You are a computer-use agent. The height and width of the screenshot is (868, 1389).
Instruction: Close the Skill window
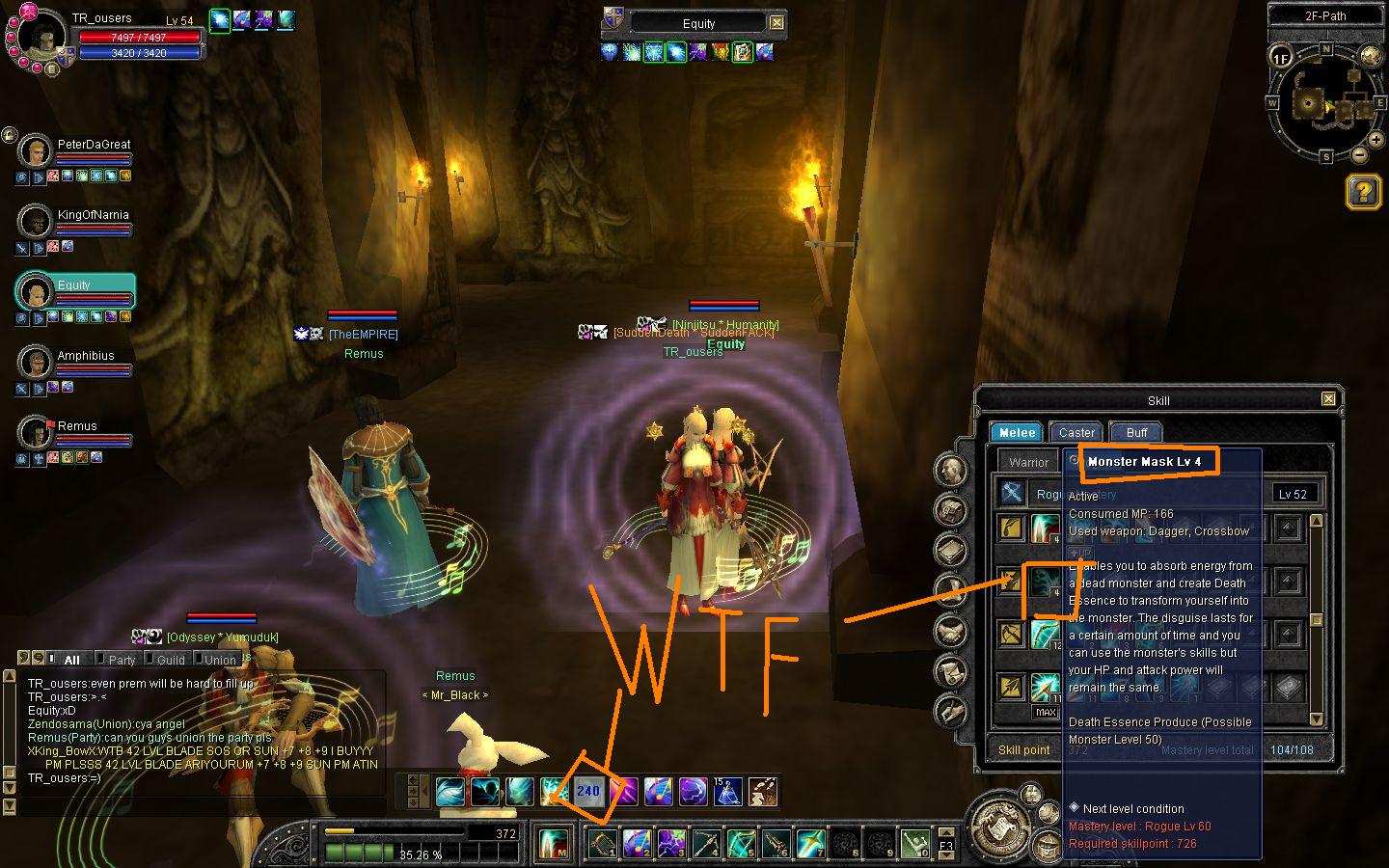pyautogui.click(x=1328, y=399)
